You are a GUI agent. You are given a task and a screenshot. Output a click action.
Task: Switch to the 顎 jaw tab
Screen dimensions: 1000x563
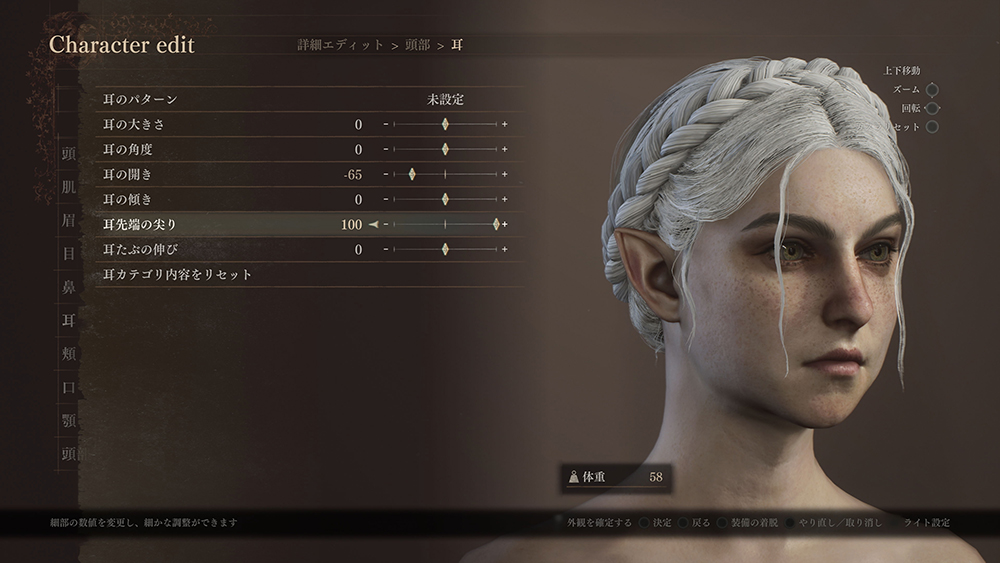point(69,419)
